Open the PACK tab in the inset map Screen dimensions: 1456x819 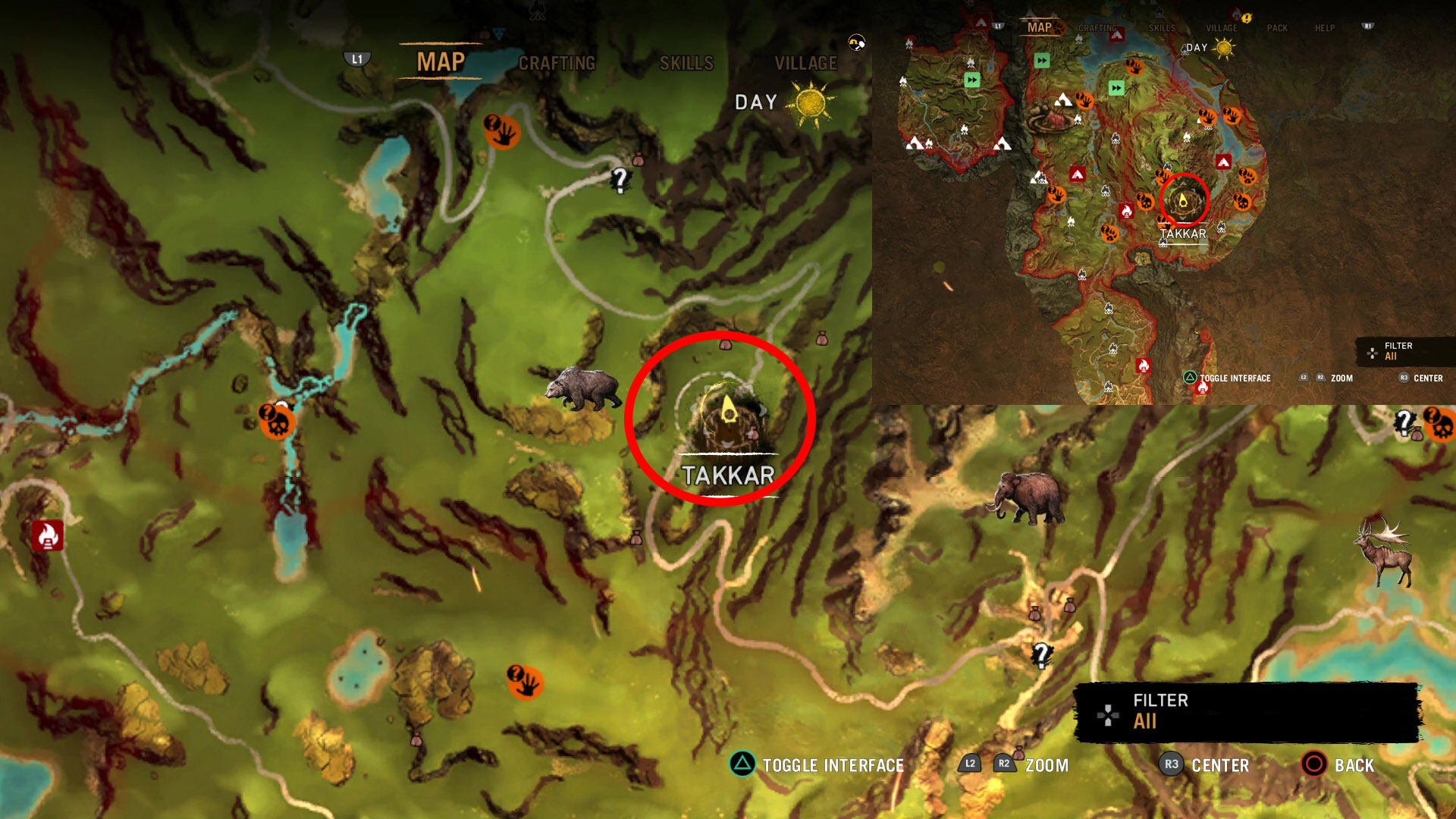click(1277, 28)
